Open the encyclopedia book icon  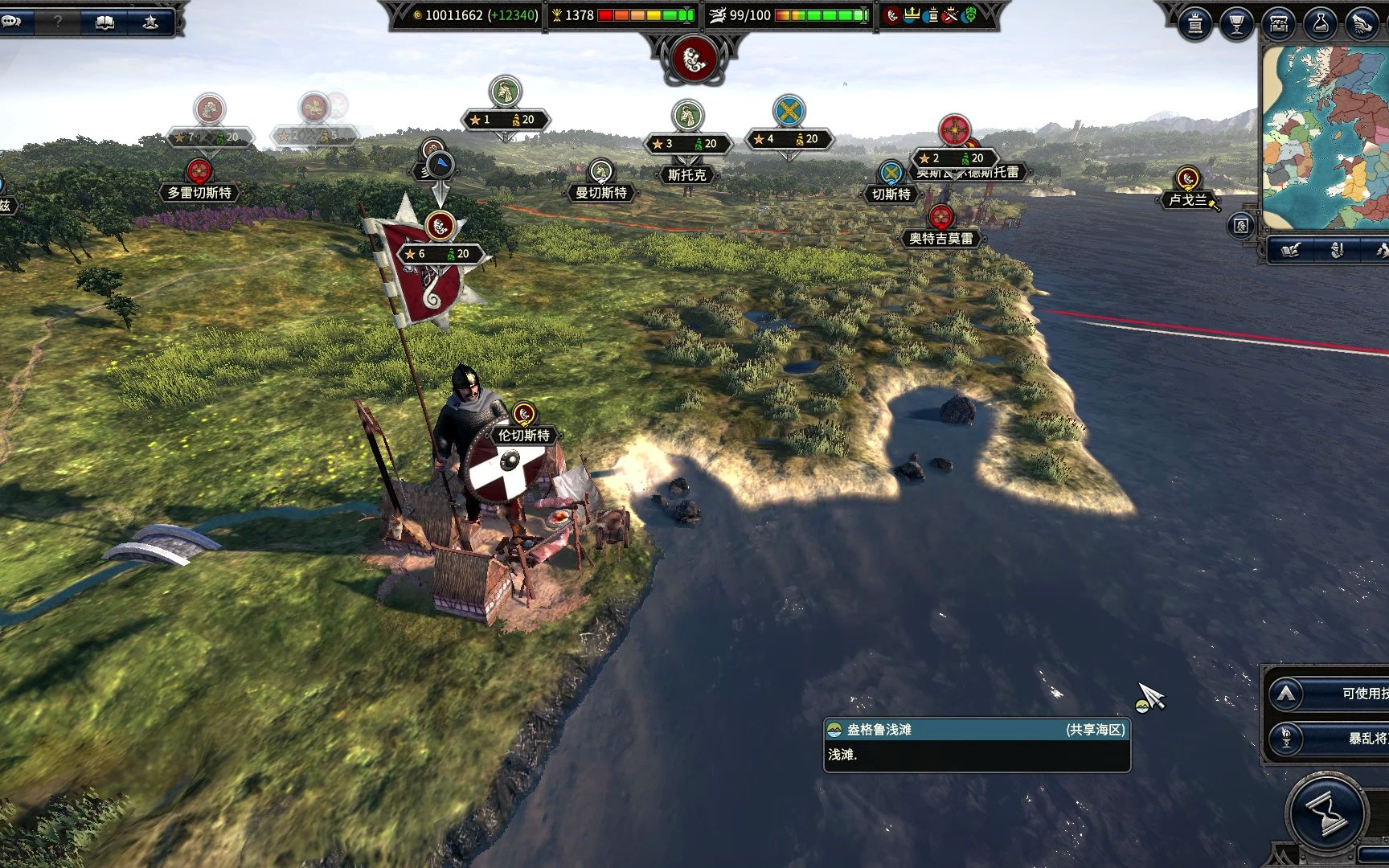(104, 22)
